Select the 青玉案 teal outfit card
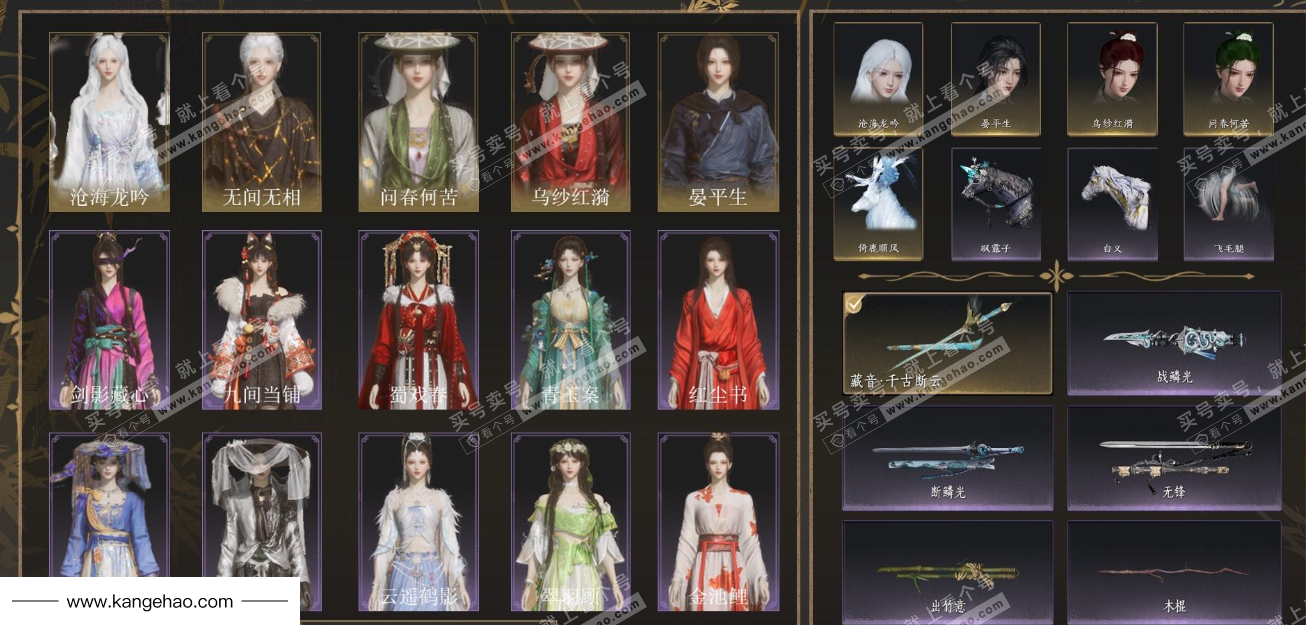This screenshot has width=1306, height=625. 570,320
